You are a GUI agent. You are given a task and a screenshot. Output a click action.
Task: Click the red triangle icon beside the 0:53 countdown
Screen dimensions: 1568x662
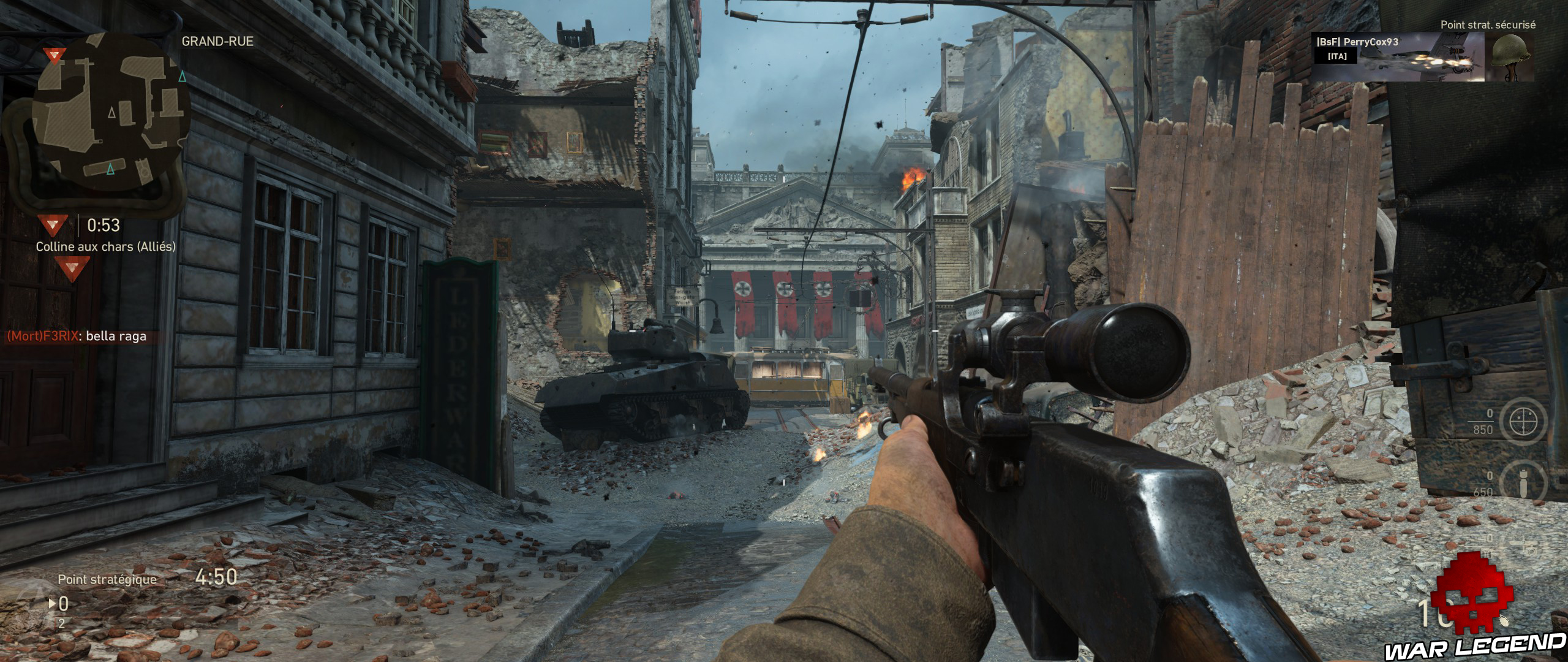(53, 225)
